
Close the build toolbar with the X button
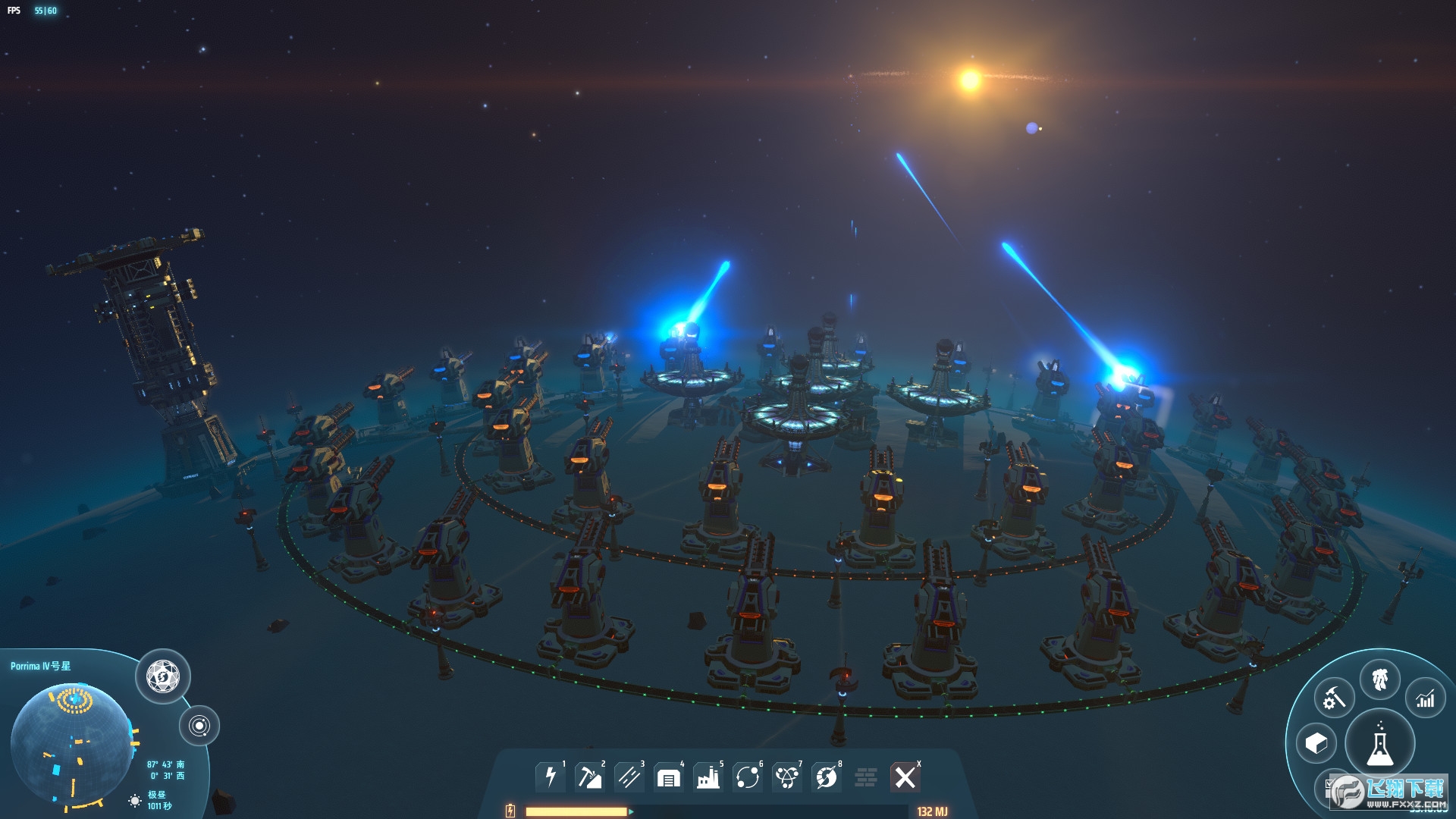905,777
